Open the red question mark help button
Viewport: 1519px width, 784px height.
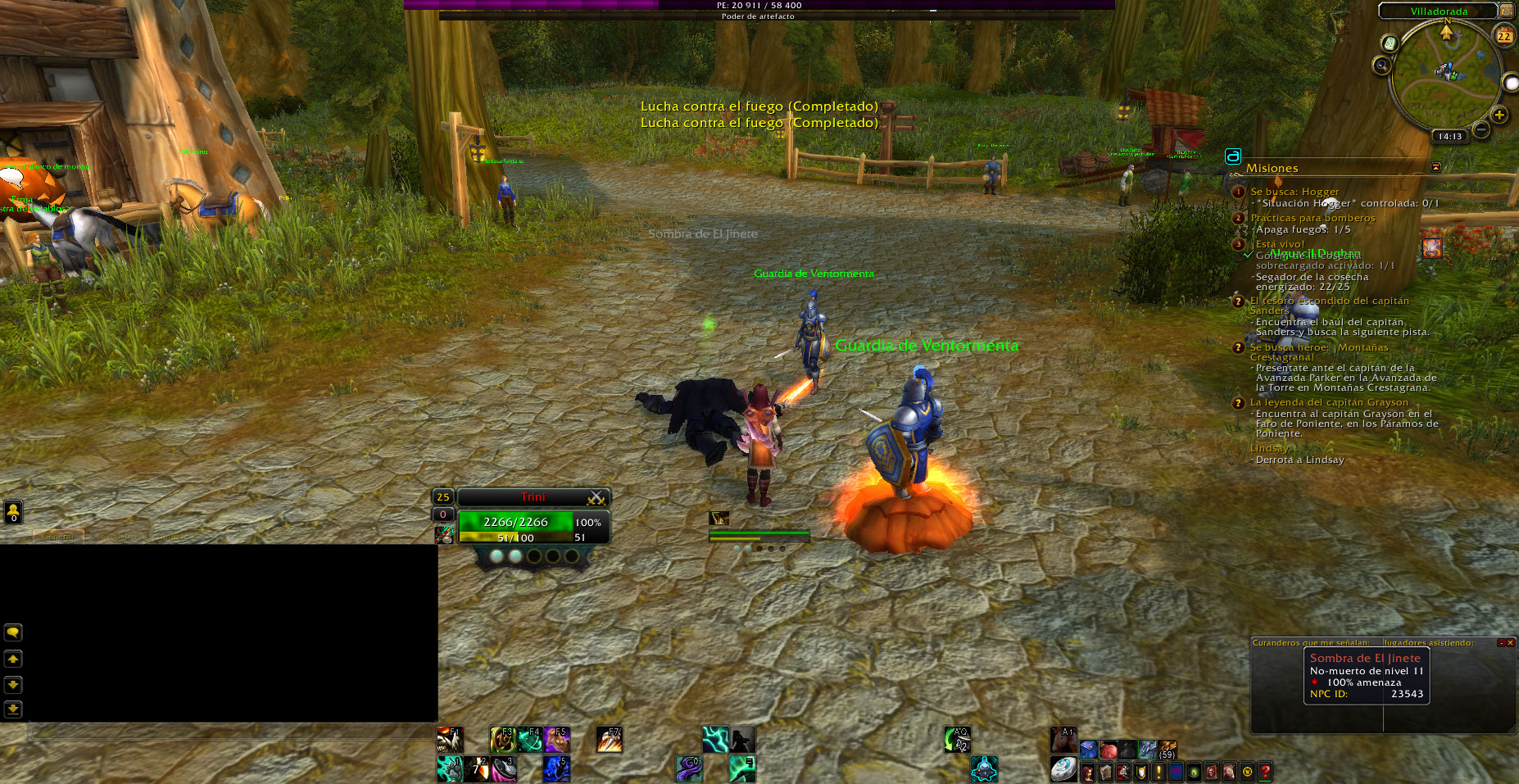[x=1265, y=771]
